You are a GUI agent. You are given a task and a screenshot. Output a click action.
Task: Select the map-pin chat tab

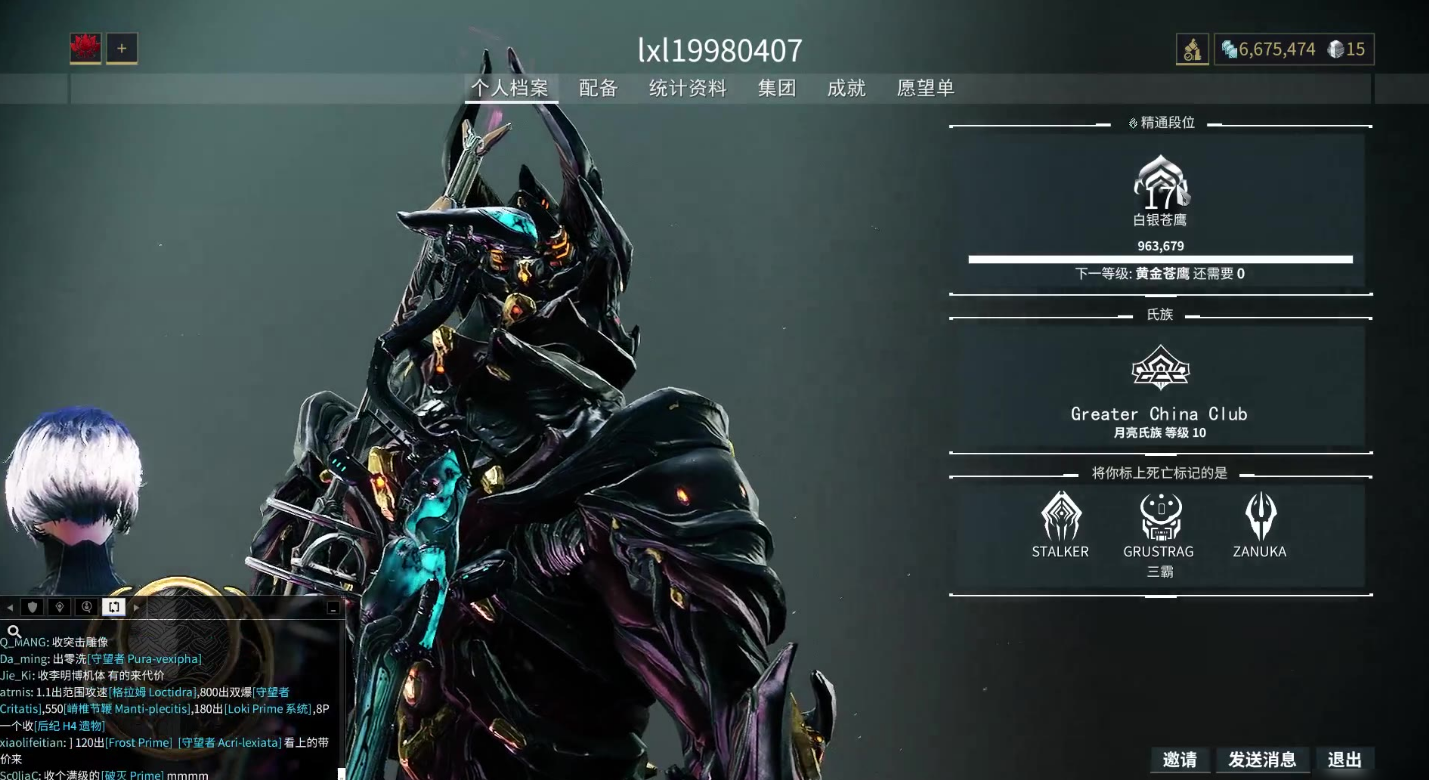pyautogui.click(x=59, y=607)
